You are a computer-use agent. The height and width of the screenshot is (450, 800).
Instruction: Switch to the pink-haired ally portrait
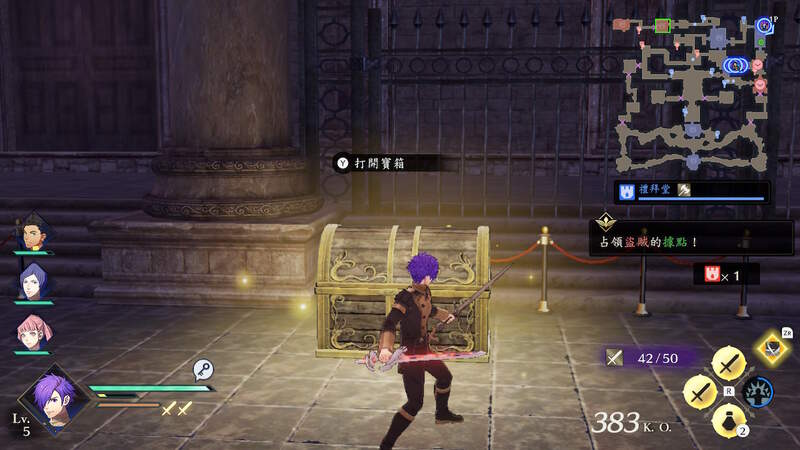(x=33, y=330)
